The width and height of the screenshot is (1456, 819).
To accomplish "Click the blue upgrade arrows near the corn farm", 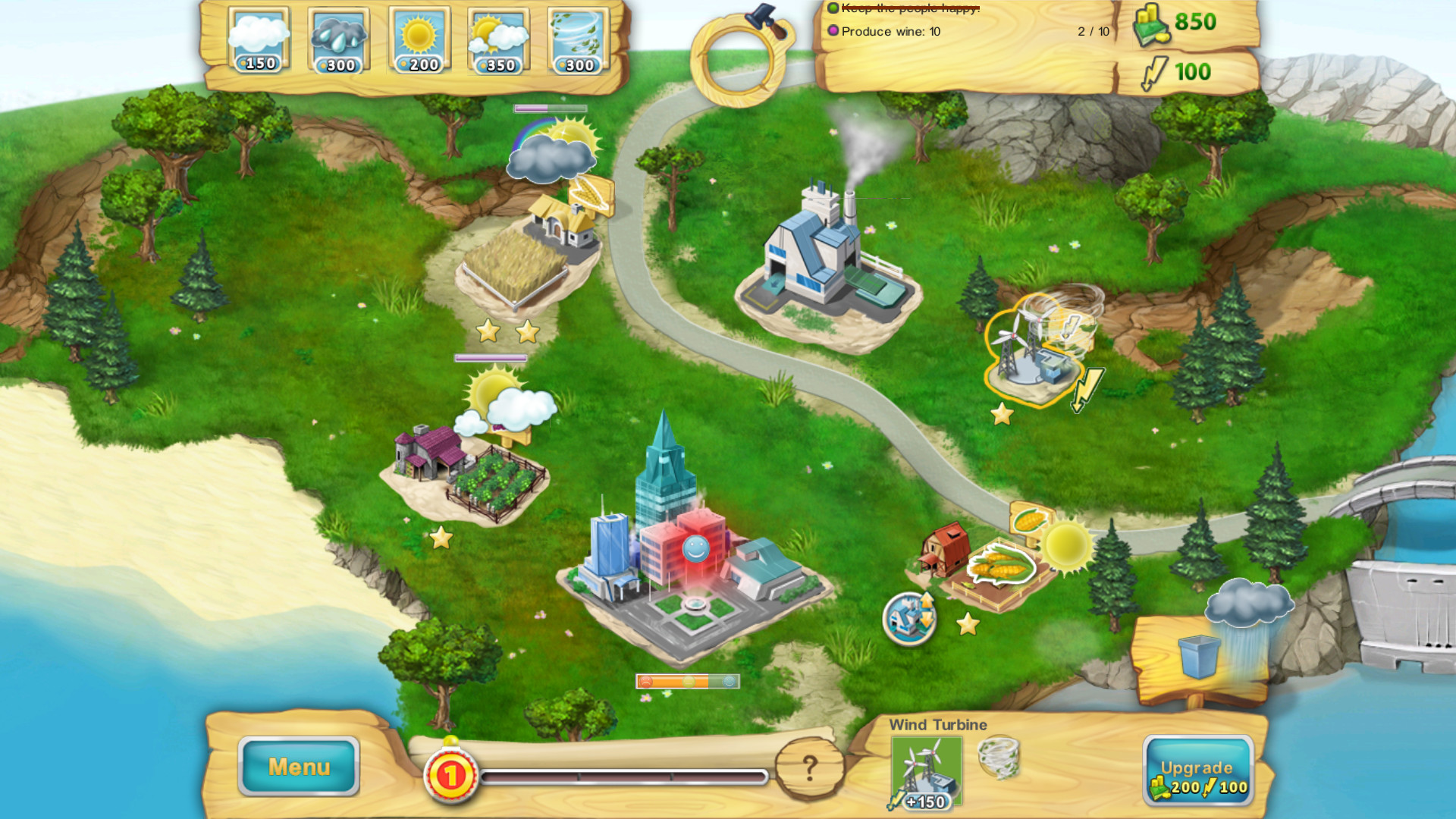I will pos(910,620).
